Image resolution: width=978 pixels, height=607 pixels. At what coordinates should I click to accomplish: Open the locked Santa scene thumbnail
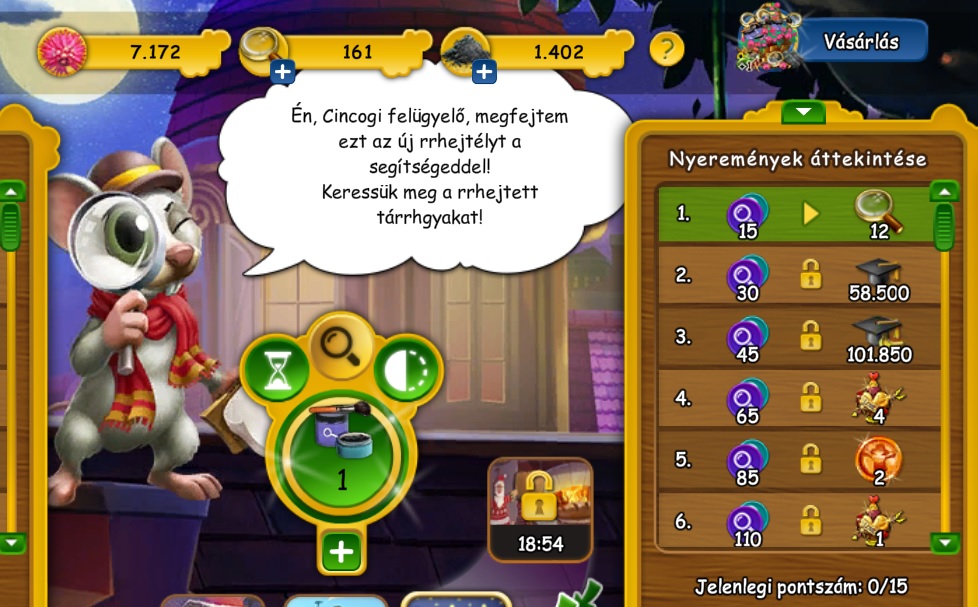click(x=540, y=508)
